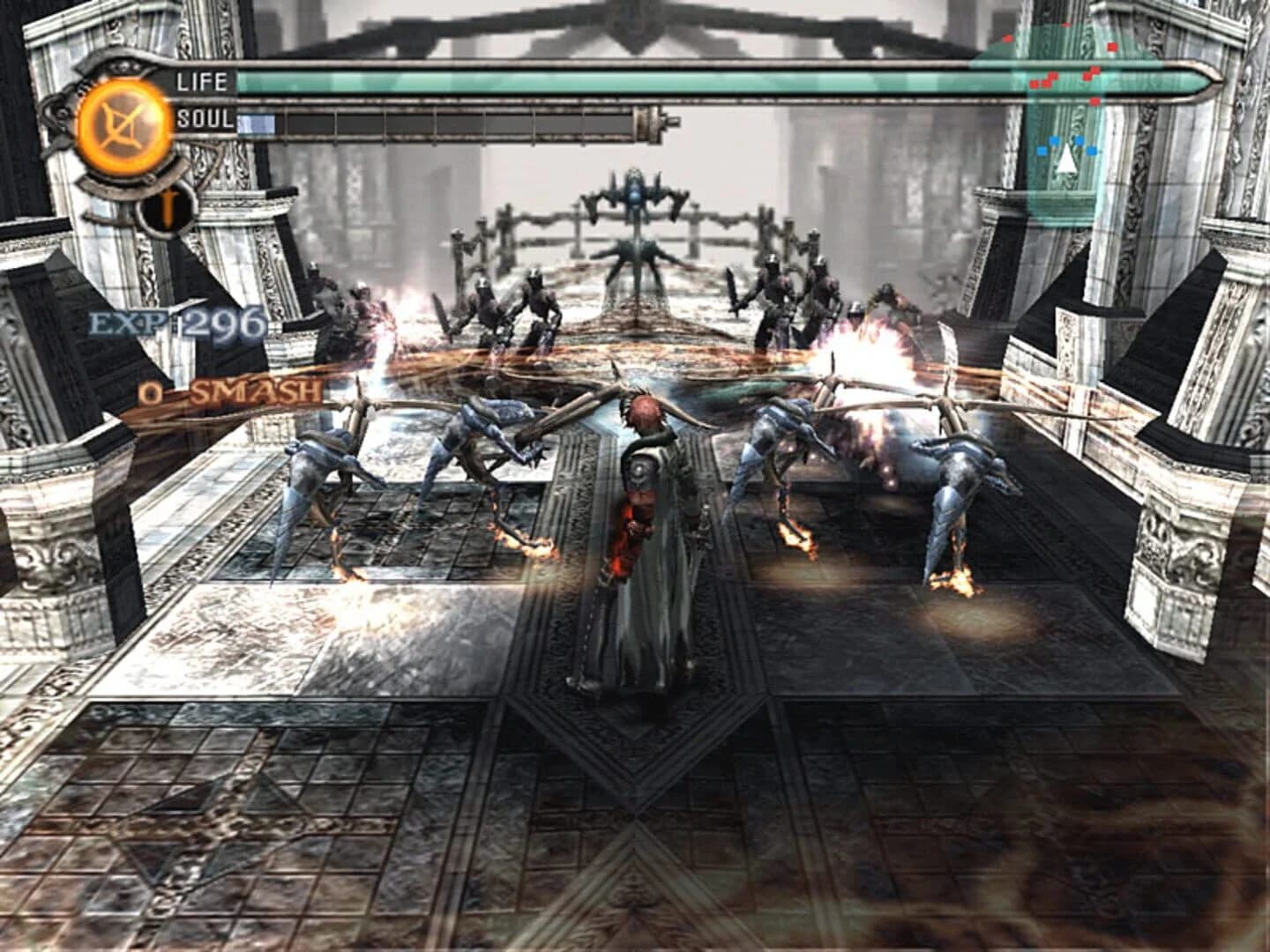Click the blue SOUL gauge fill segment

click(256, 123)
